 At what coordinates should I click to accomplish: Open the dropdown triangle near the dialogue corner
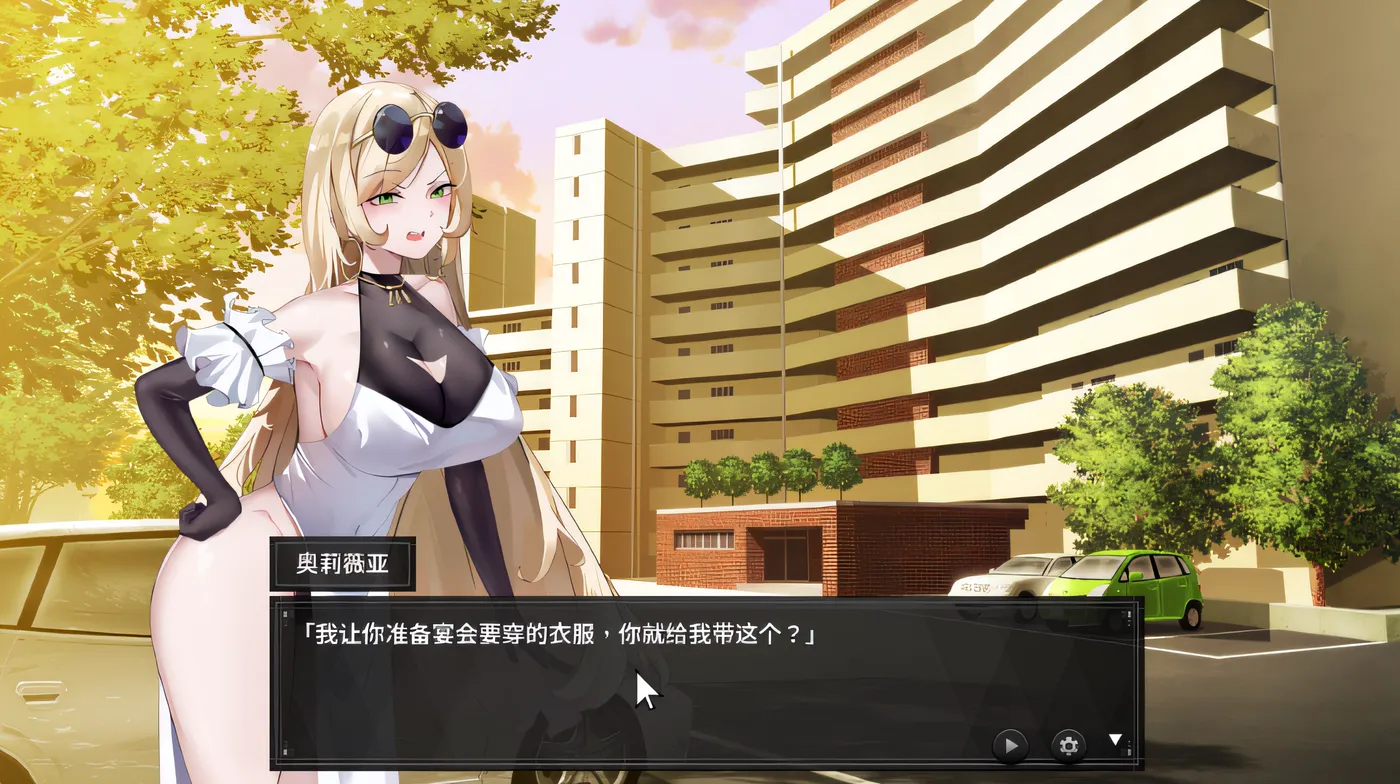1113,741
